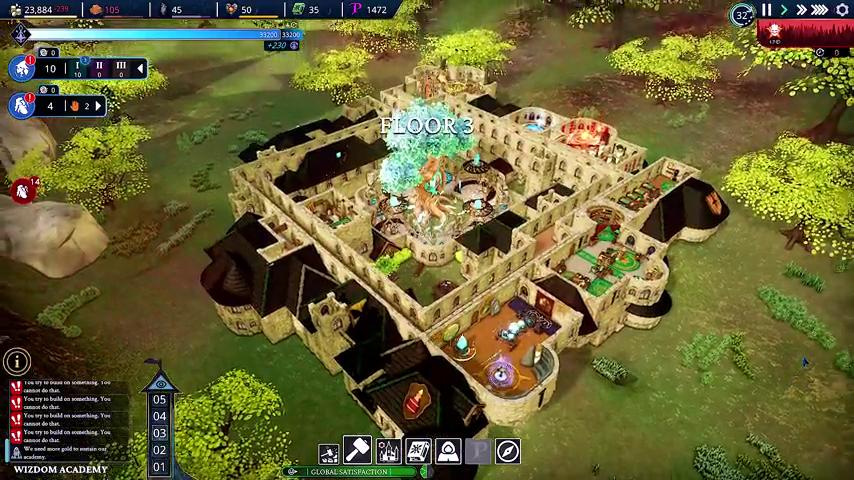854x480 pixels.
Task: Switch to floor 04
Action: [x=159, y=417]
